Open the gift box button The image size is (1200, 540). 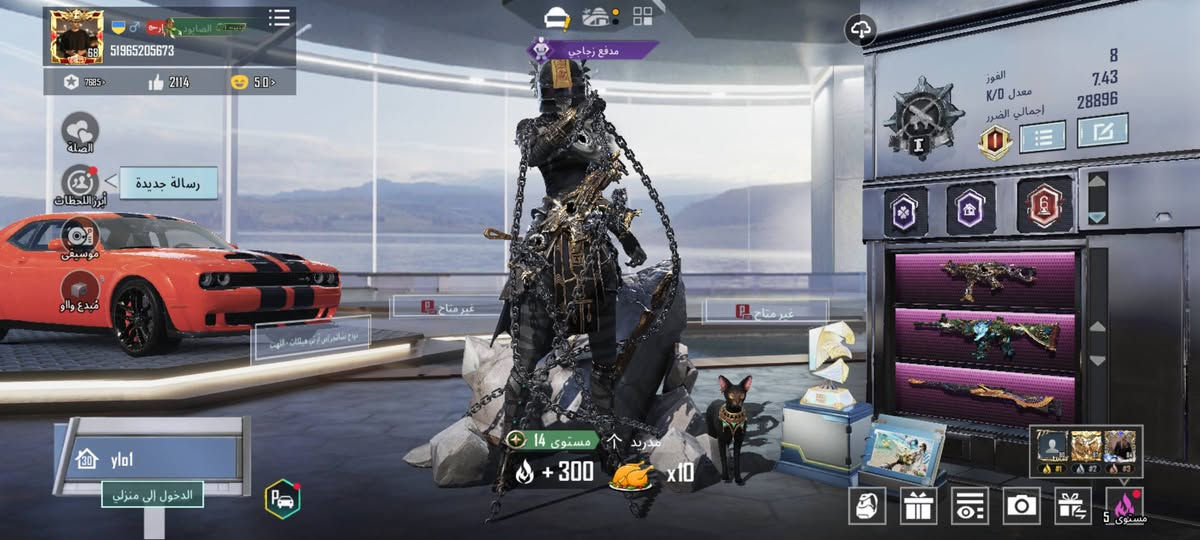(918, 506)
